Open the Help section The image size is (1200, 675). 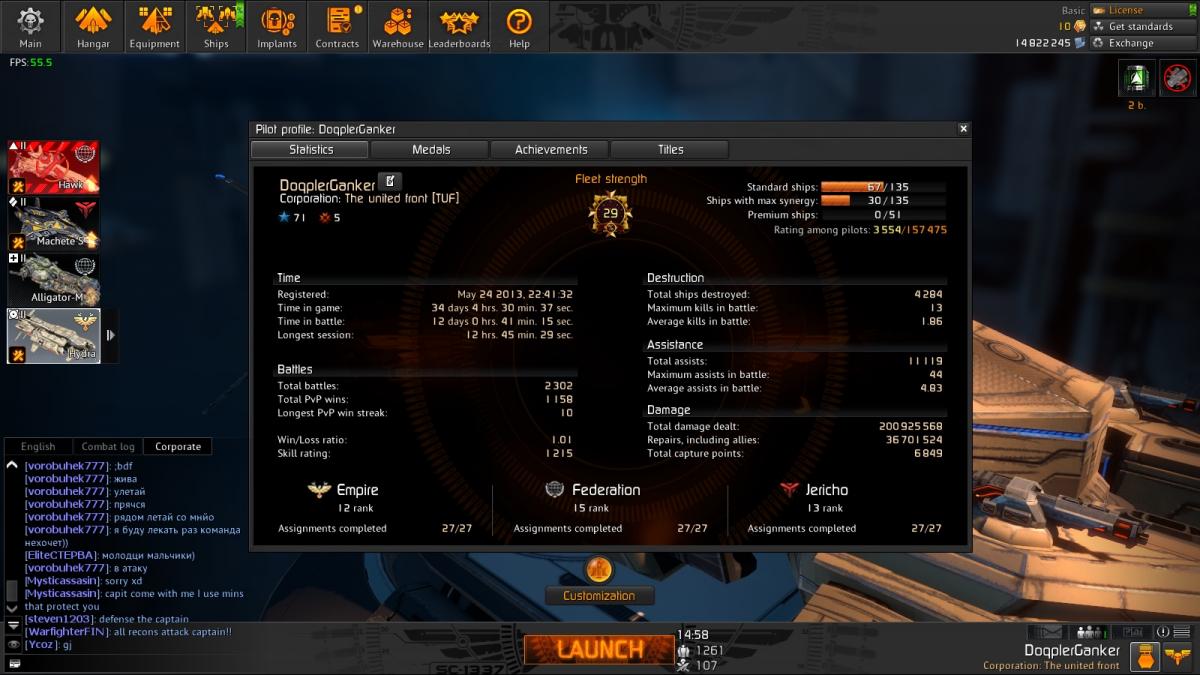click(519, 26)
